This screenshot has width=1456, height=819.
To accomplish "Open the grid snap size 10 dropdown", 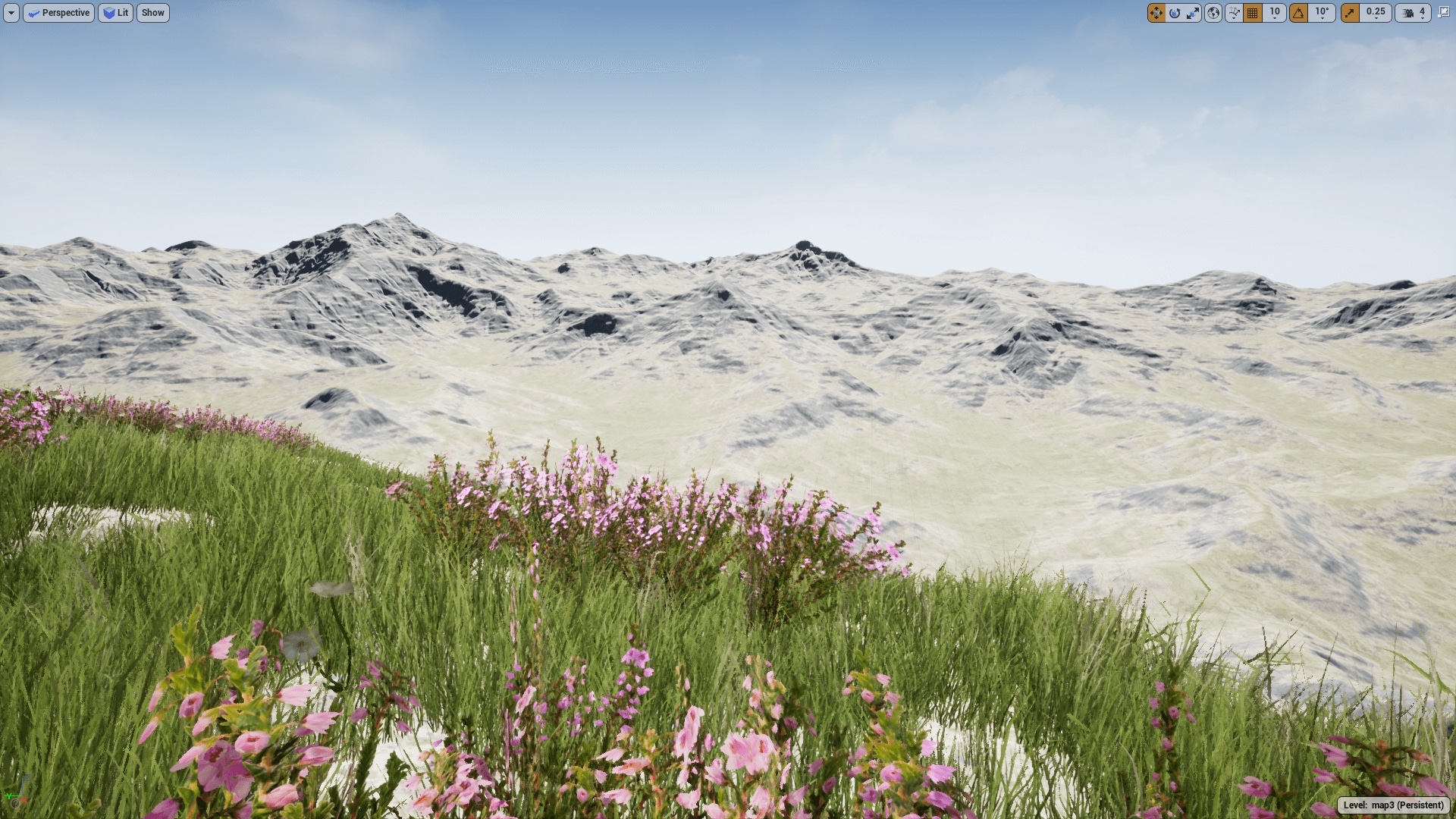I will coord(1272,13).
